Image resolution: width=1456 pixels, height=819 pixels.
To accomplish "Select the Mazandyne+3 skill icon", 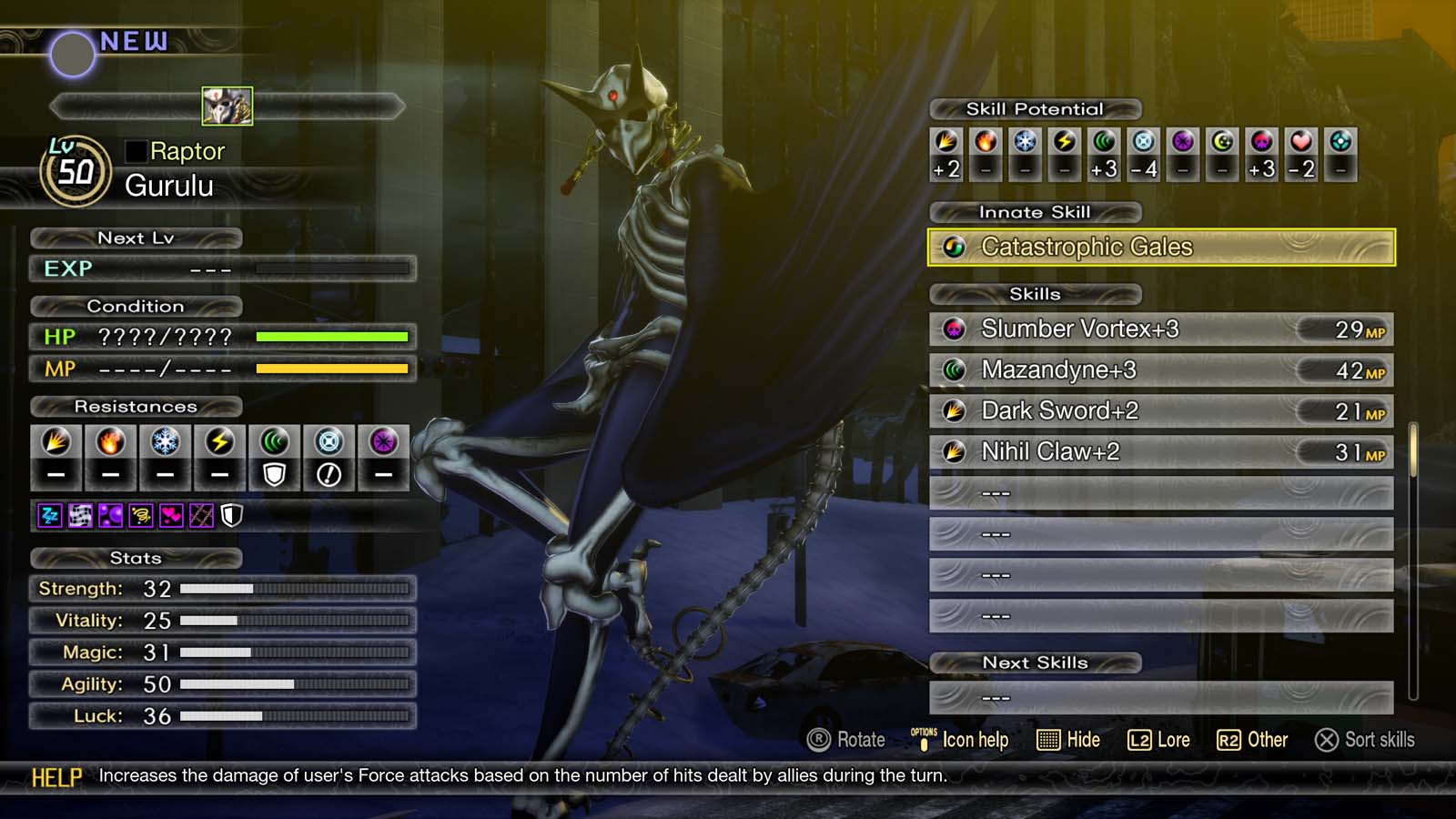I will coord(956,370).
